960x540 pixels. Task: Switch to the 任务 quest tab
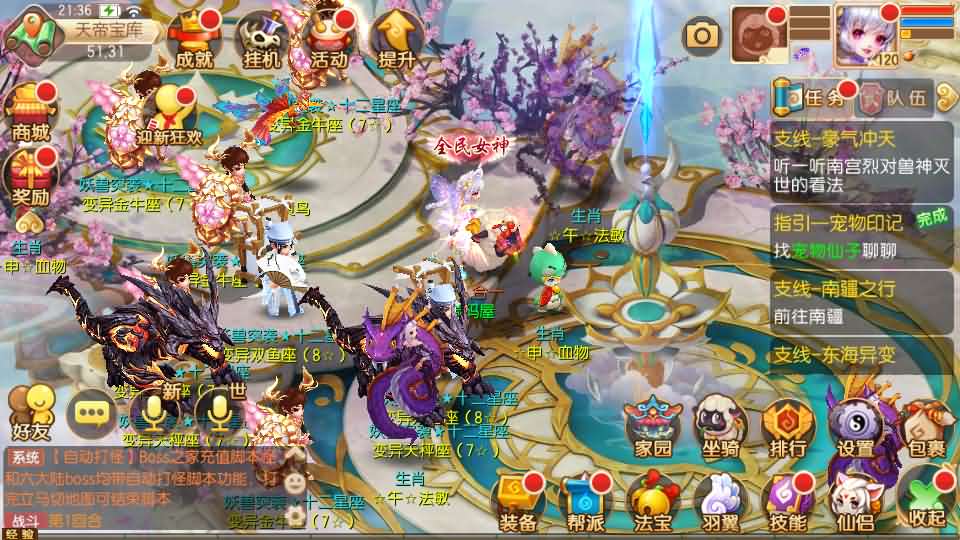tap(815, 98)
